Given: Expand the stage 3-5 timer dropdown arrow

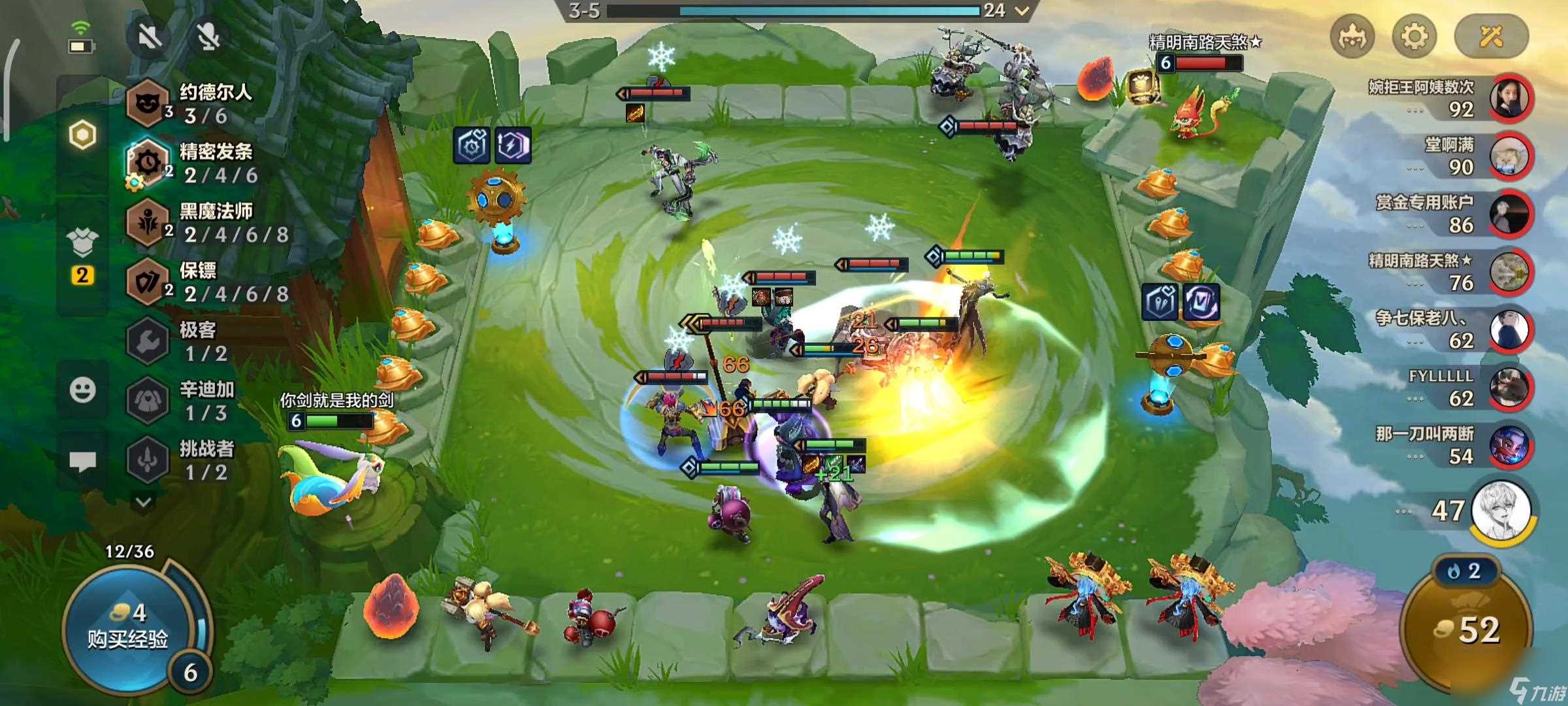Looking at the screenshot, I should tap(1021, 10).
